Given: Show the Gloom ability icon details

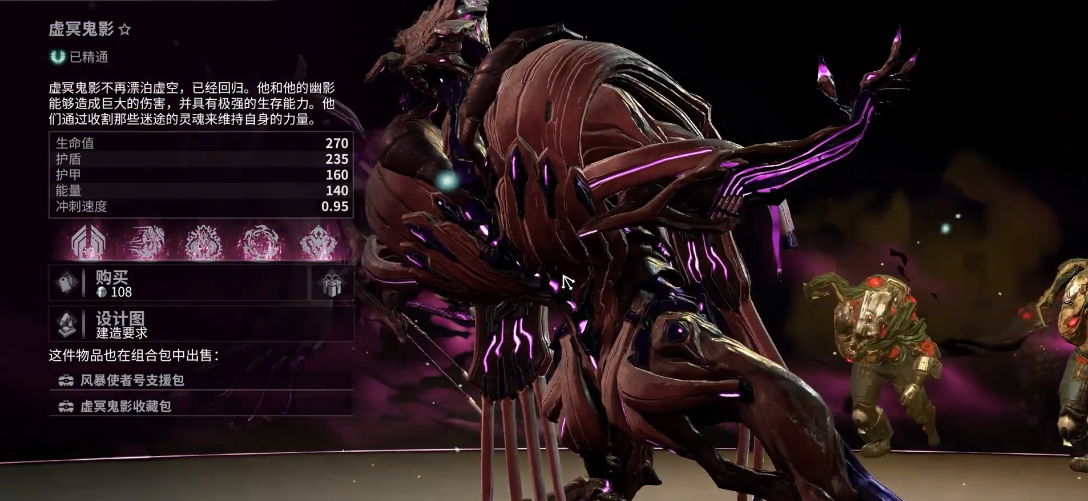Looking at the screenshot, I should (263, 243).
